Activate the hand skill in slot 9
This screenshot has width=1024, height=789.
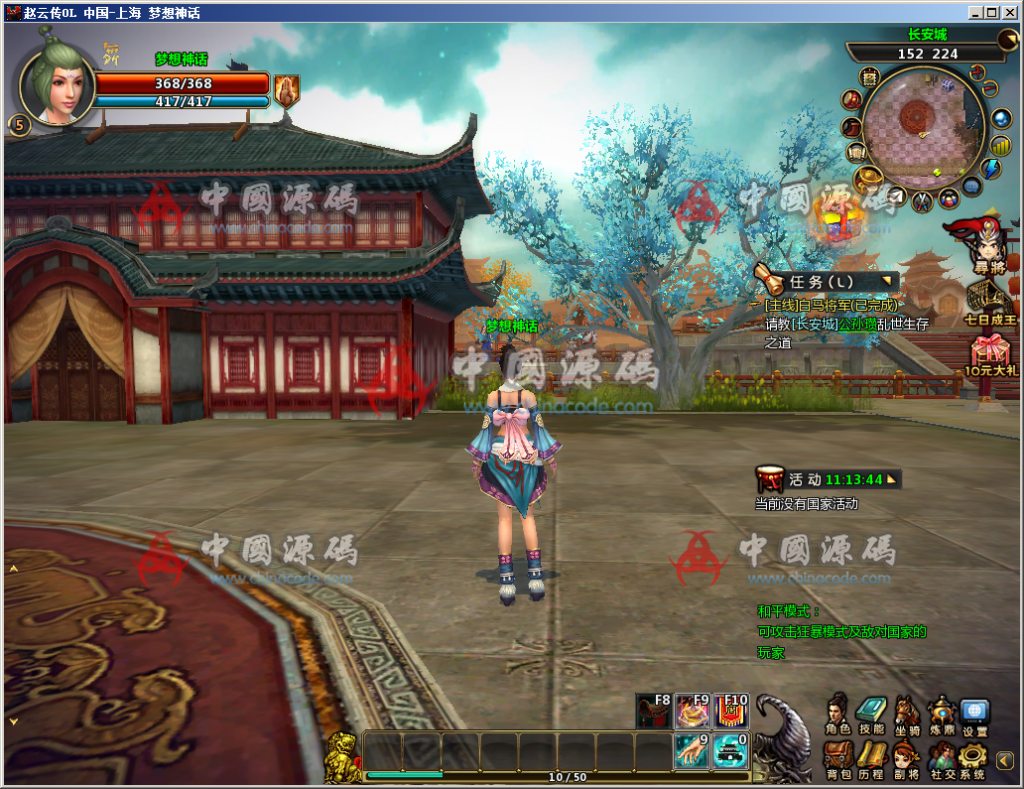(692, 750)
